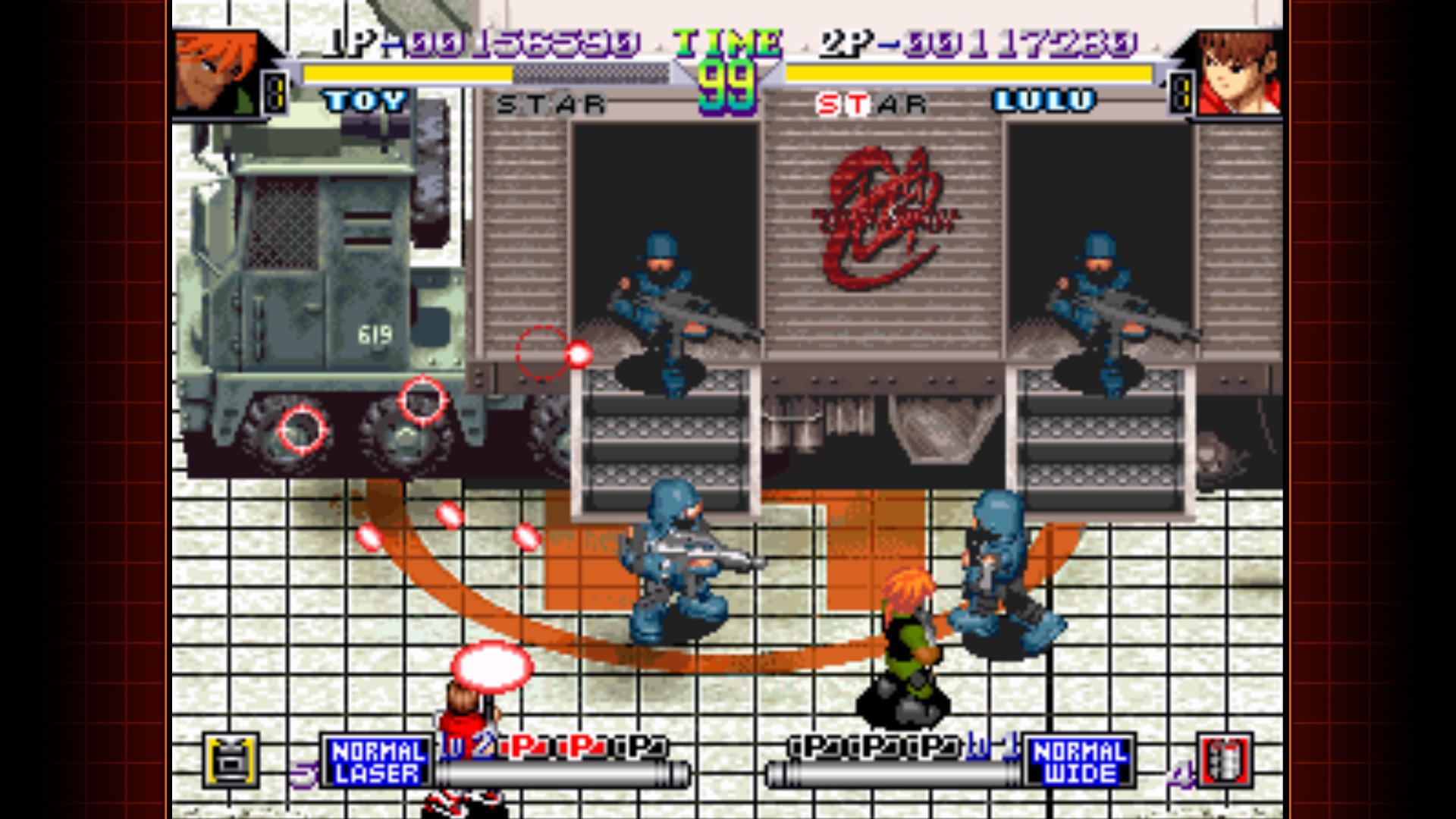Screen dimensions: 1456x819
Task: Click the purple bomb count 3 near NORMAL LASER
Action: click(302, 773)
